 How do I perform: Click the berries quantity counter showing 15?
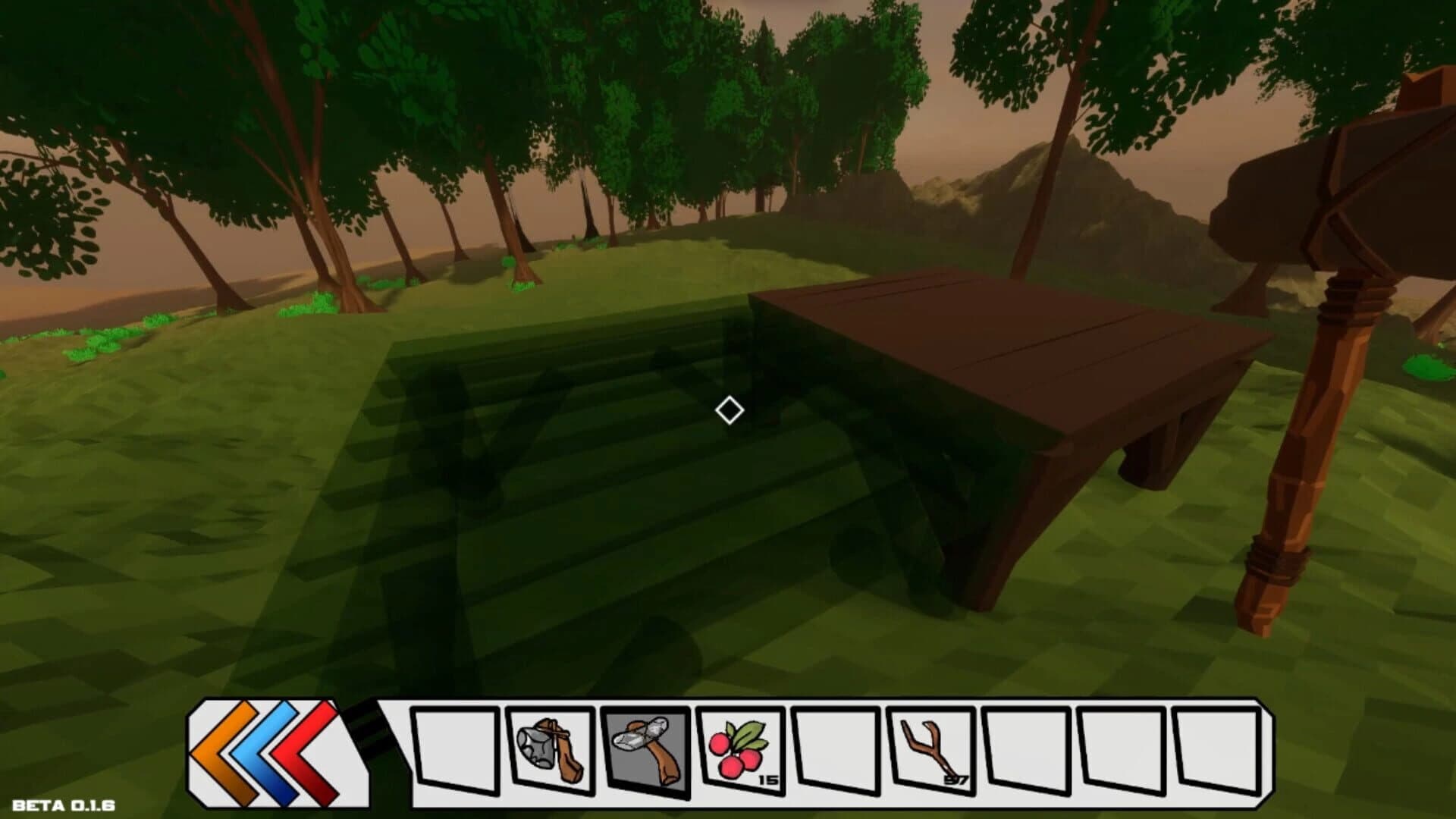point(768,778)
